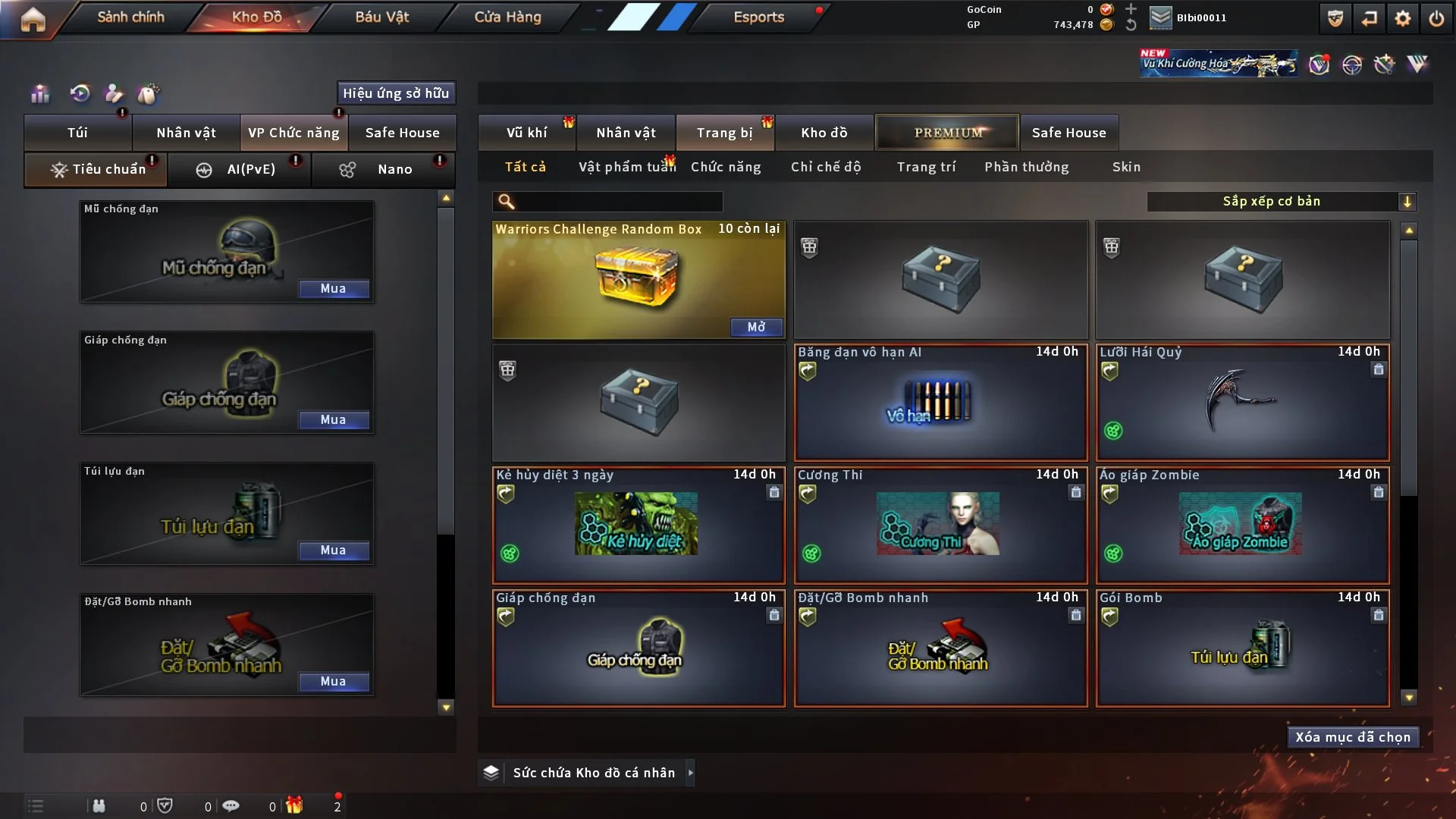
Task: Open the Vũ khí inventory tab
Action: 526,133
